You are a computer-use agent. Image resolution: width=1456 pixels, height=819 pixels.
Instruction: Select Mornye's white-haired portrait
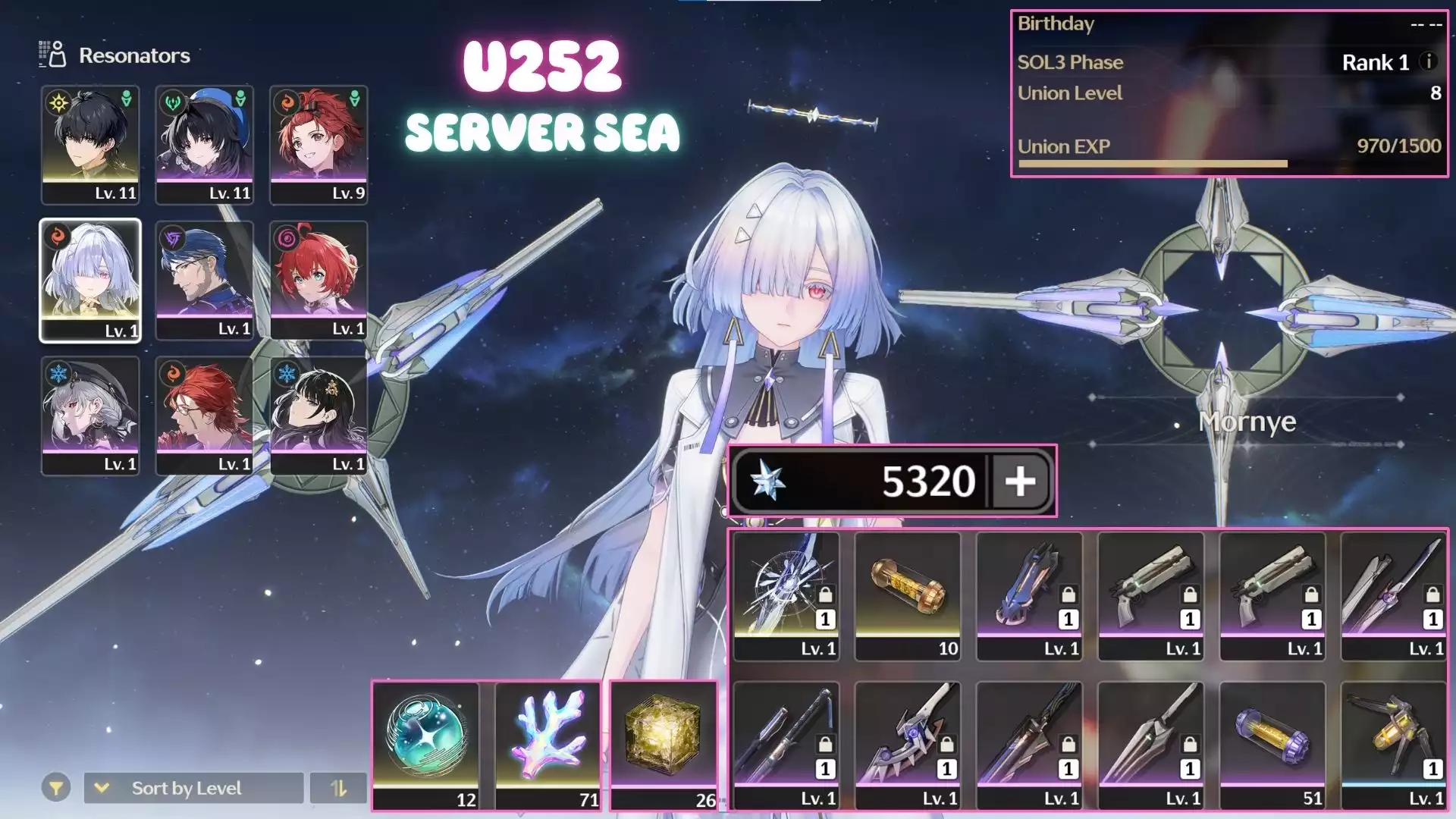[x=90, y=281]
